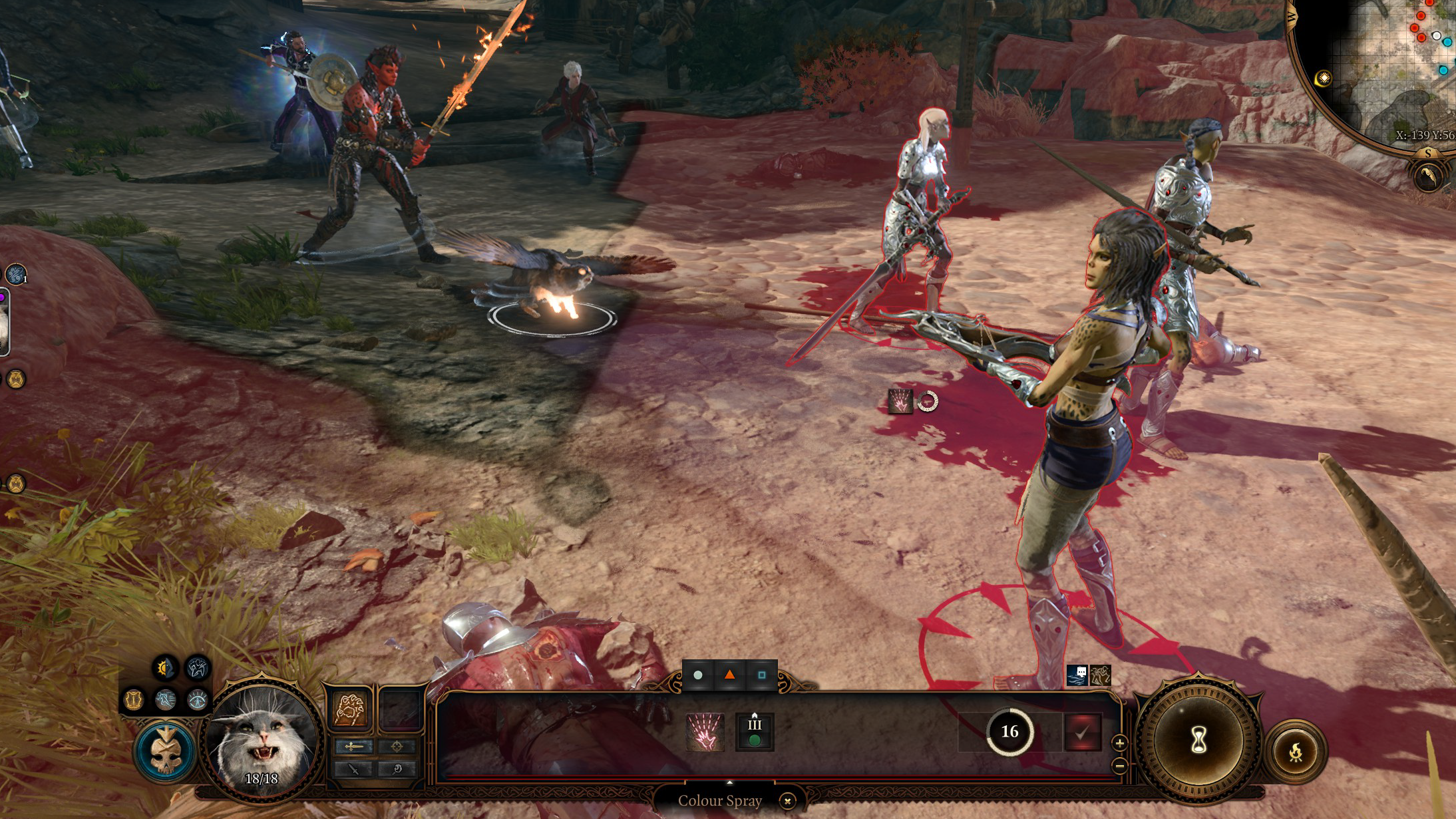Screen dimensions: 1456x819
Task: Switch to the orange triangle hotbar filter
Action: point(729,675)
